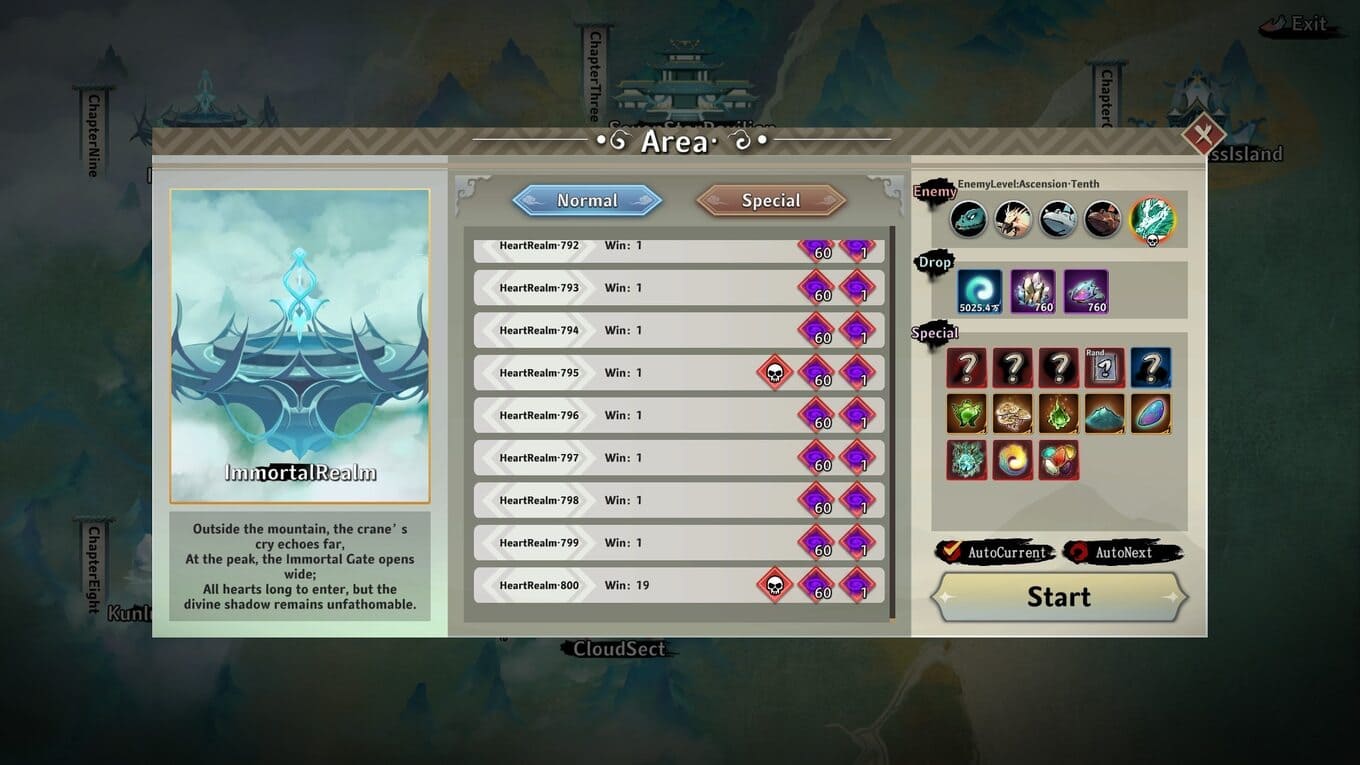Toggle the AutoCurrent checkbox
Viewport: 1360px width, 765px height.
950,552
